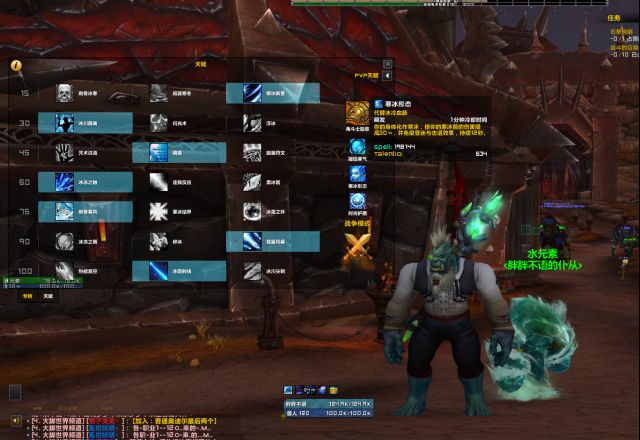Close the talent panel with the X button
Image resolution: width=640 pixels, height=440 pixels.
click(388, 64)
